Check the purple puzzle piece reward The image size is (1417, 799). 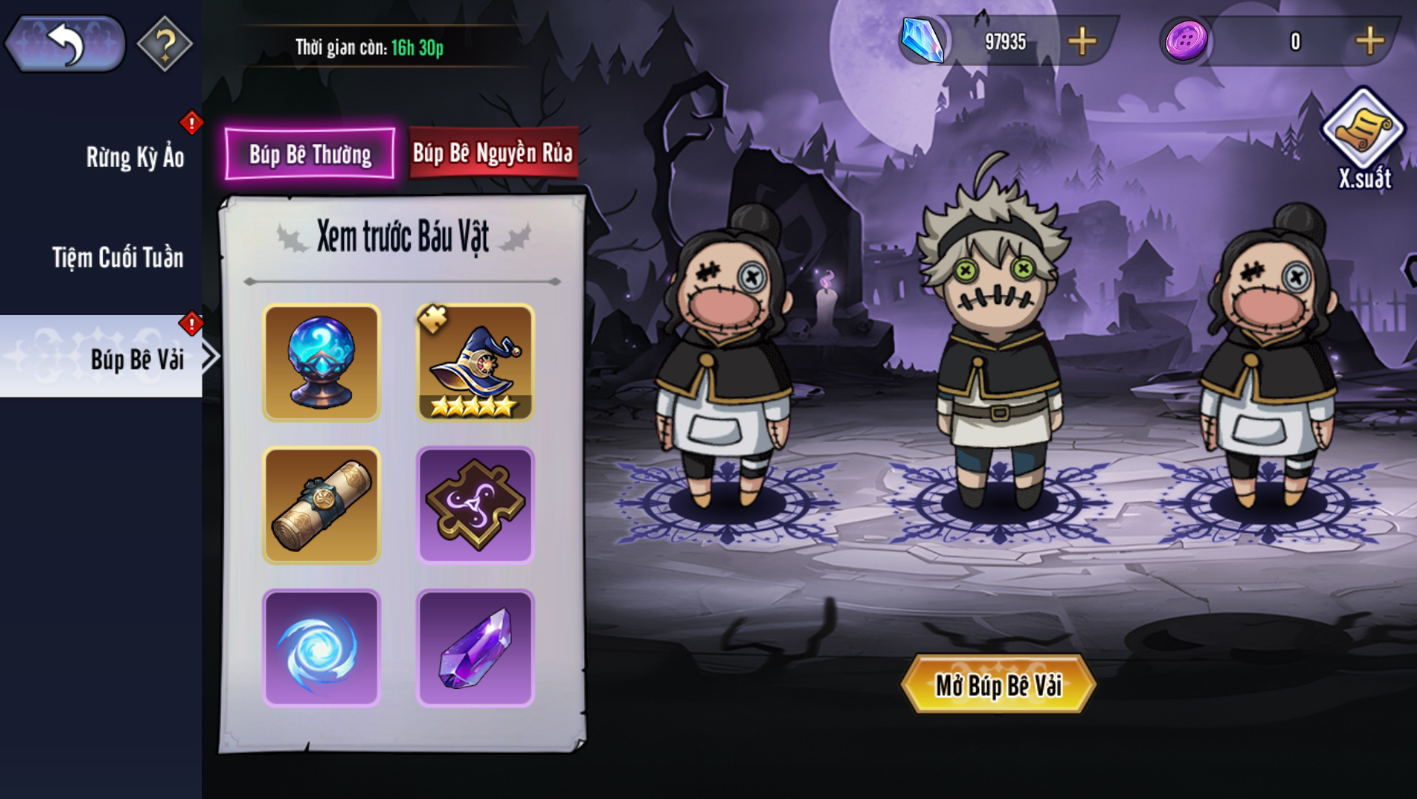[475, 505]
